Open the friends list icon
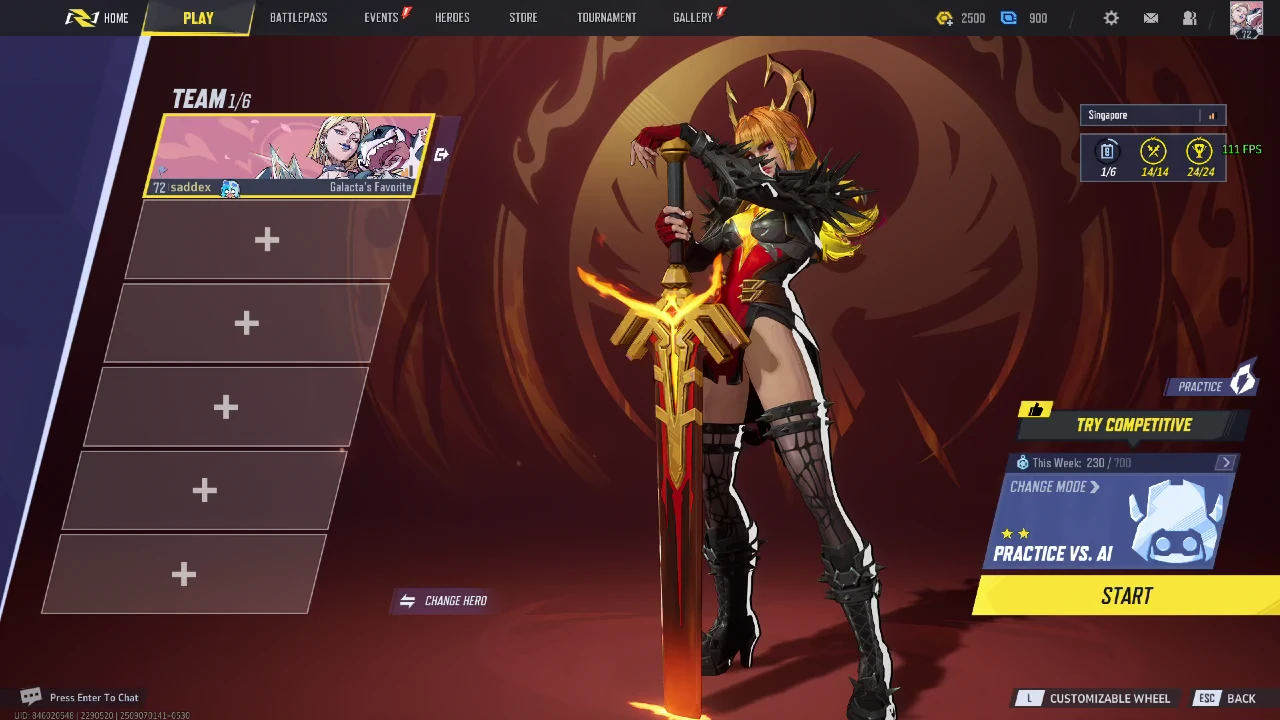 (1190, 18)
